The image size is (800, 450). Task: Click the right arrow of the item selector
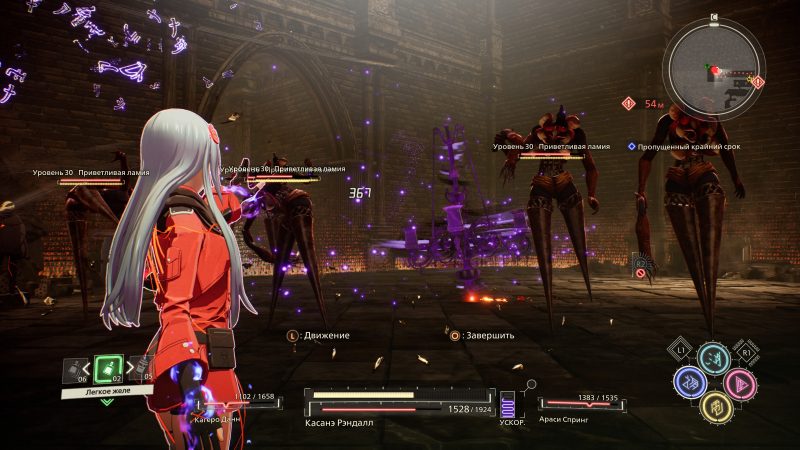pyautogui.click(x=129, y=370)
